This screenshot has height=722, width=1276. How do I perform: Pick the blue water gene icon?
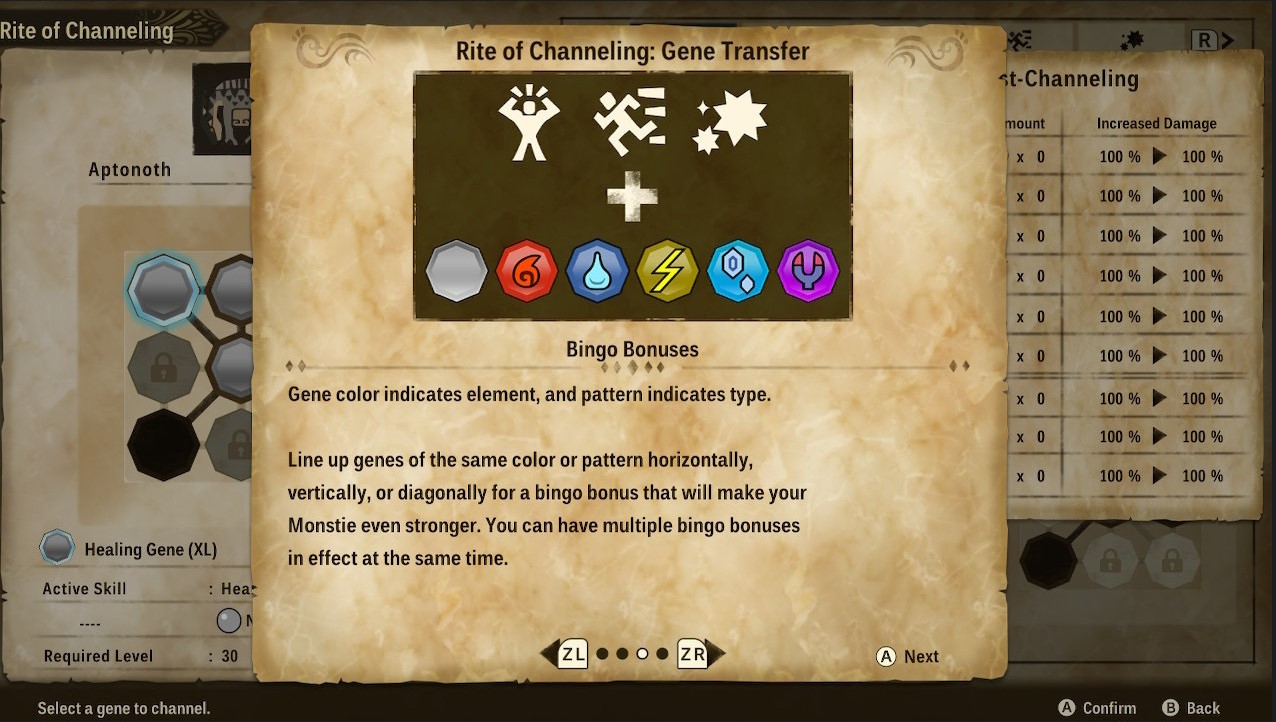597,271
